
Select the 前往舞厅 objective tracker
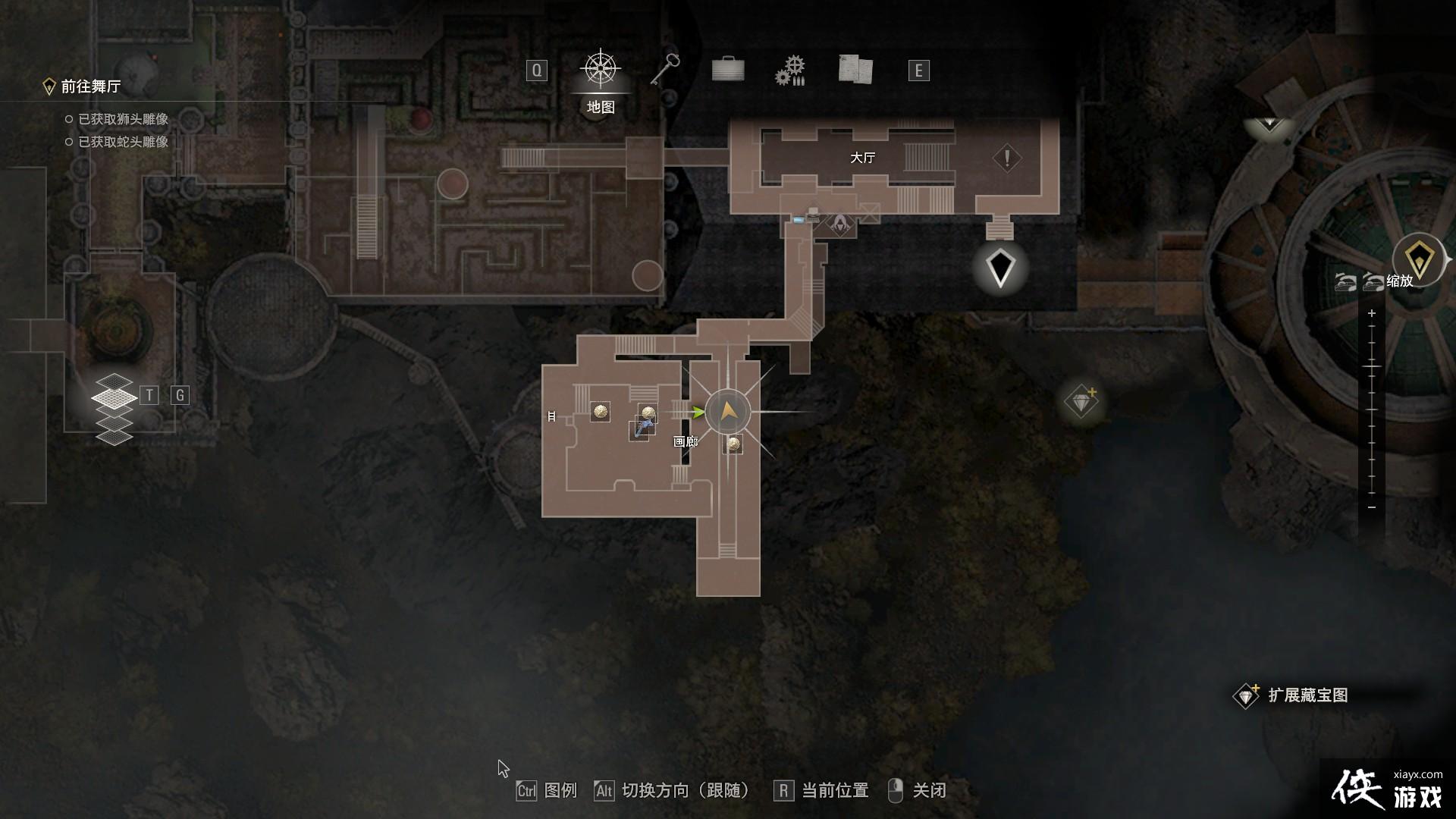90,87
